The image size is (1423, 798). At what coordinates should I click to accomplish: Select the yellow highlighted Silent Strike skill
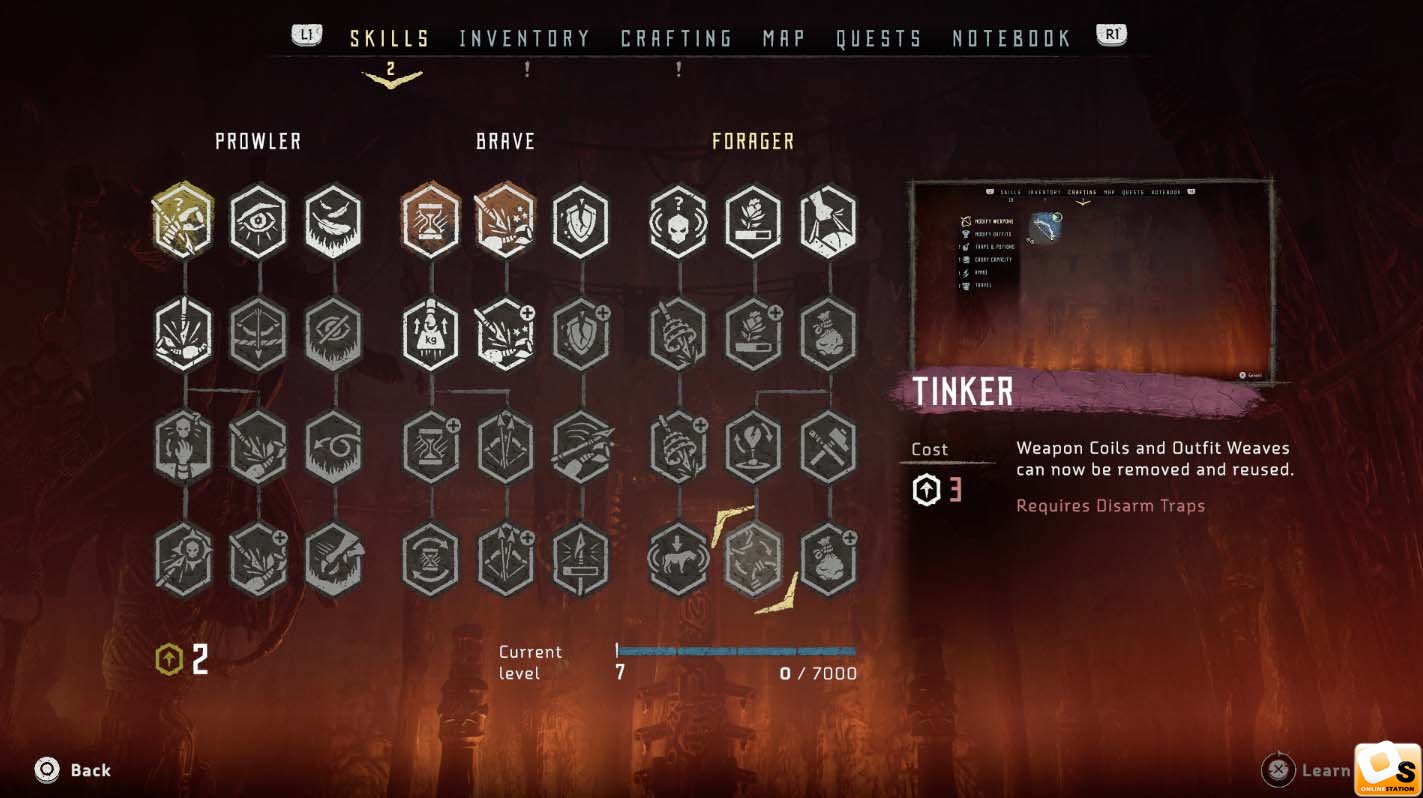(183, 220)
